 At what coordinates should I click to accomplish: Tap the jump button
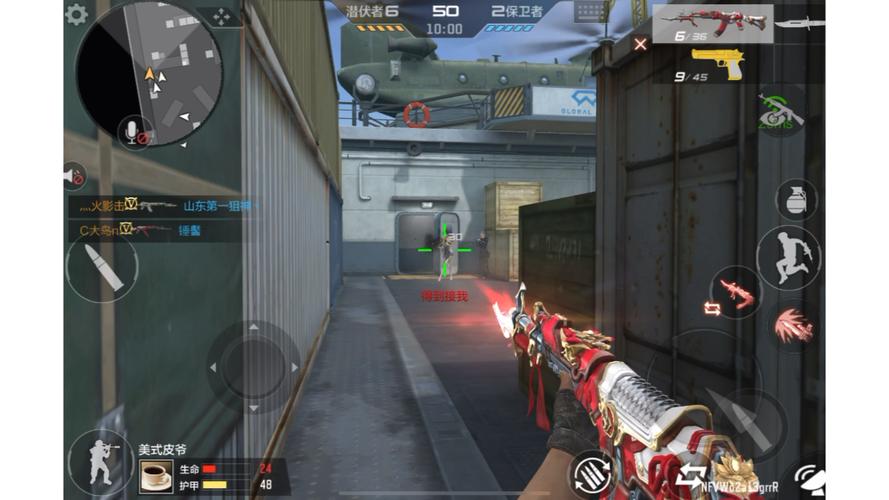coord(787,257)
